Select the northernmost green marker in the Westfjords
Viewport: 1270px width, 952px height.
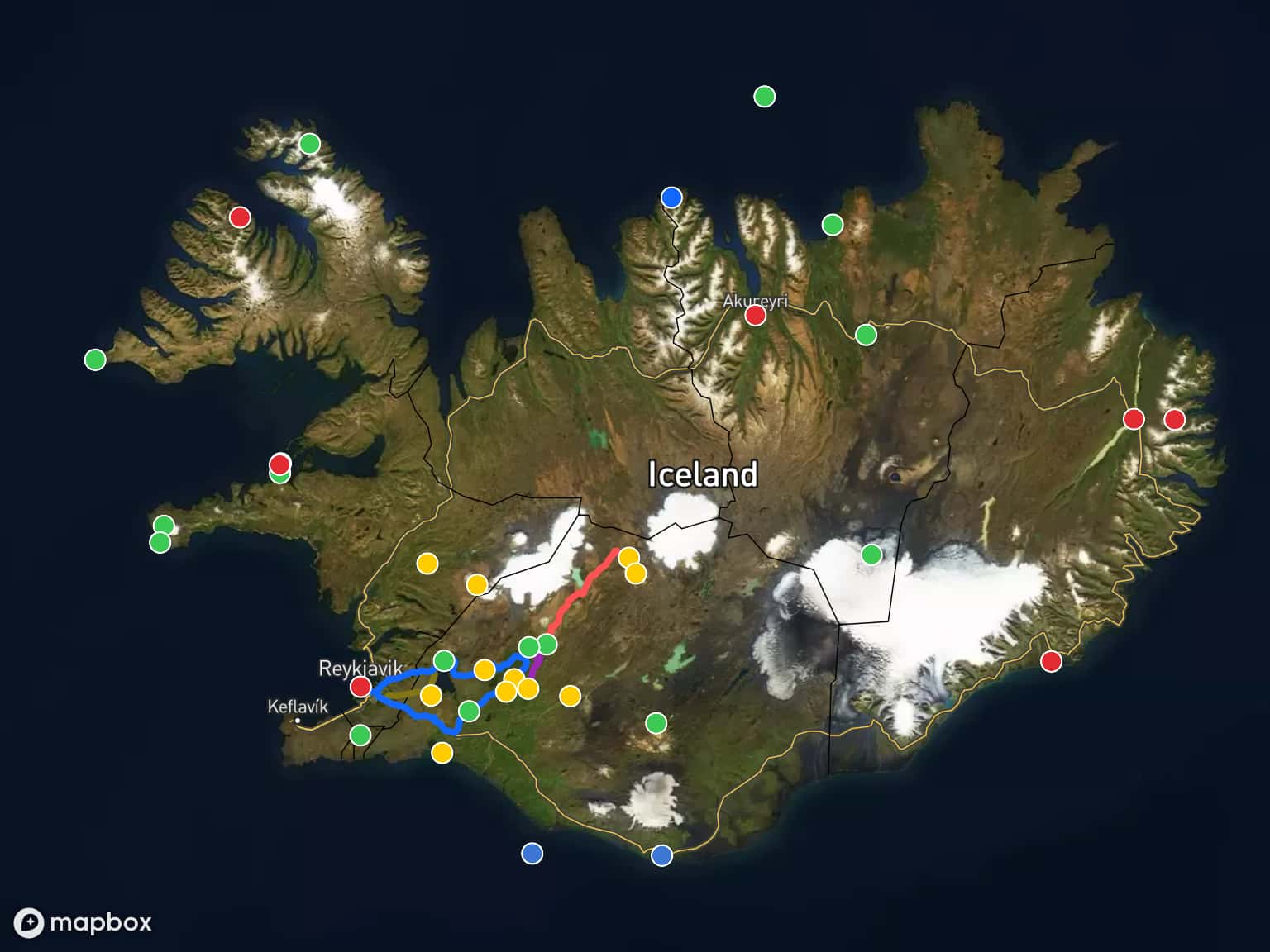point(309,144)
